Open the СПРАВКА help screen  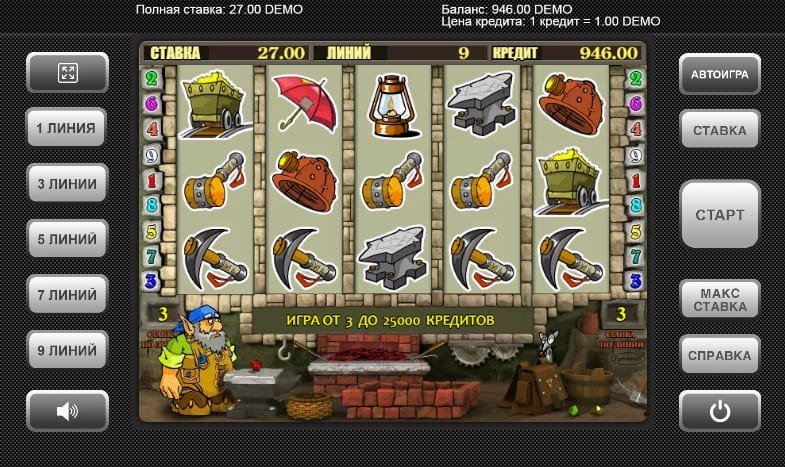click(719, 355)
